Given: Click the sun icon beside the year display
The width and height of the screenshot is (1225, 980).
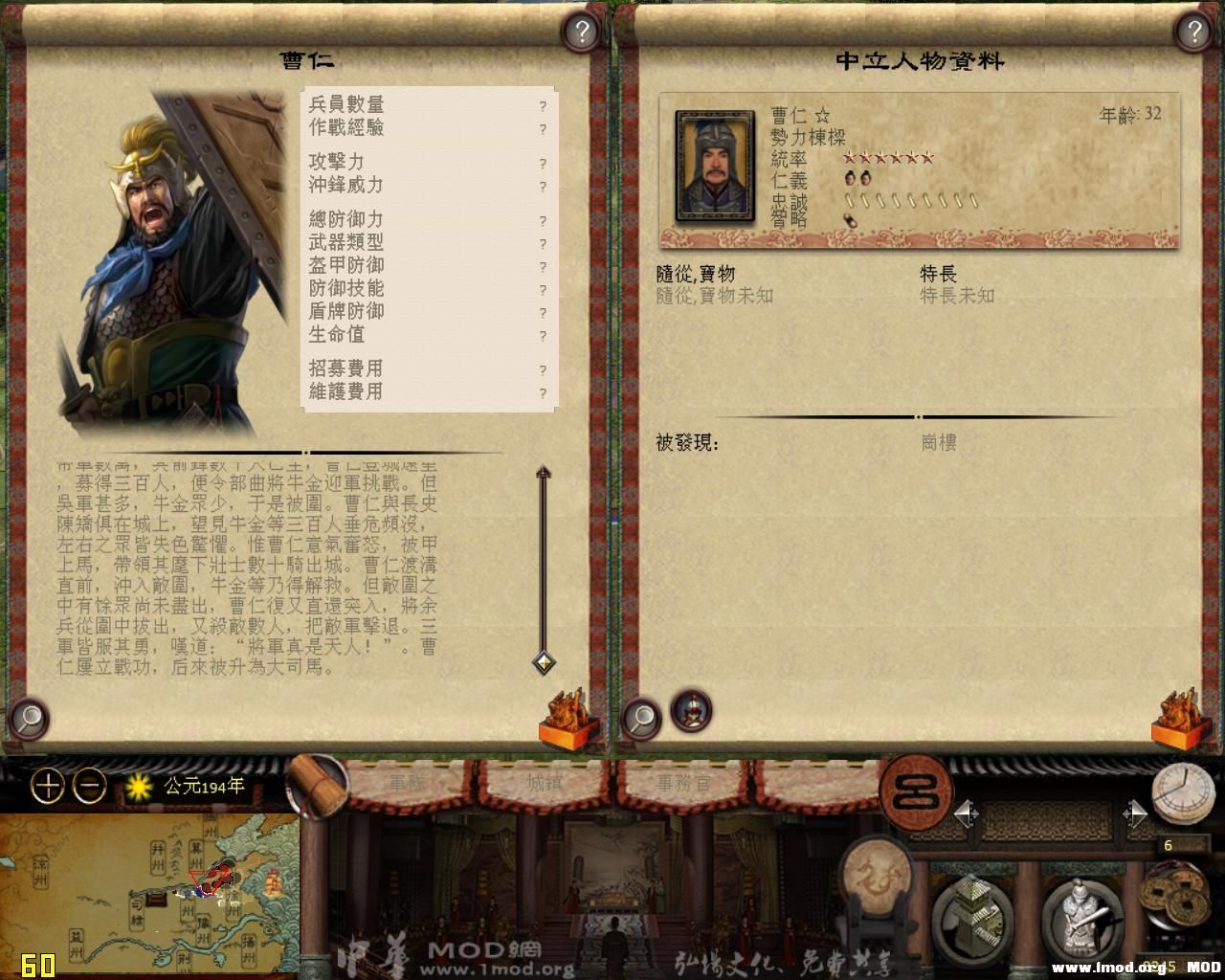Looking at the screenshot, I should [x=137, y=785].
